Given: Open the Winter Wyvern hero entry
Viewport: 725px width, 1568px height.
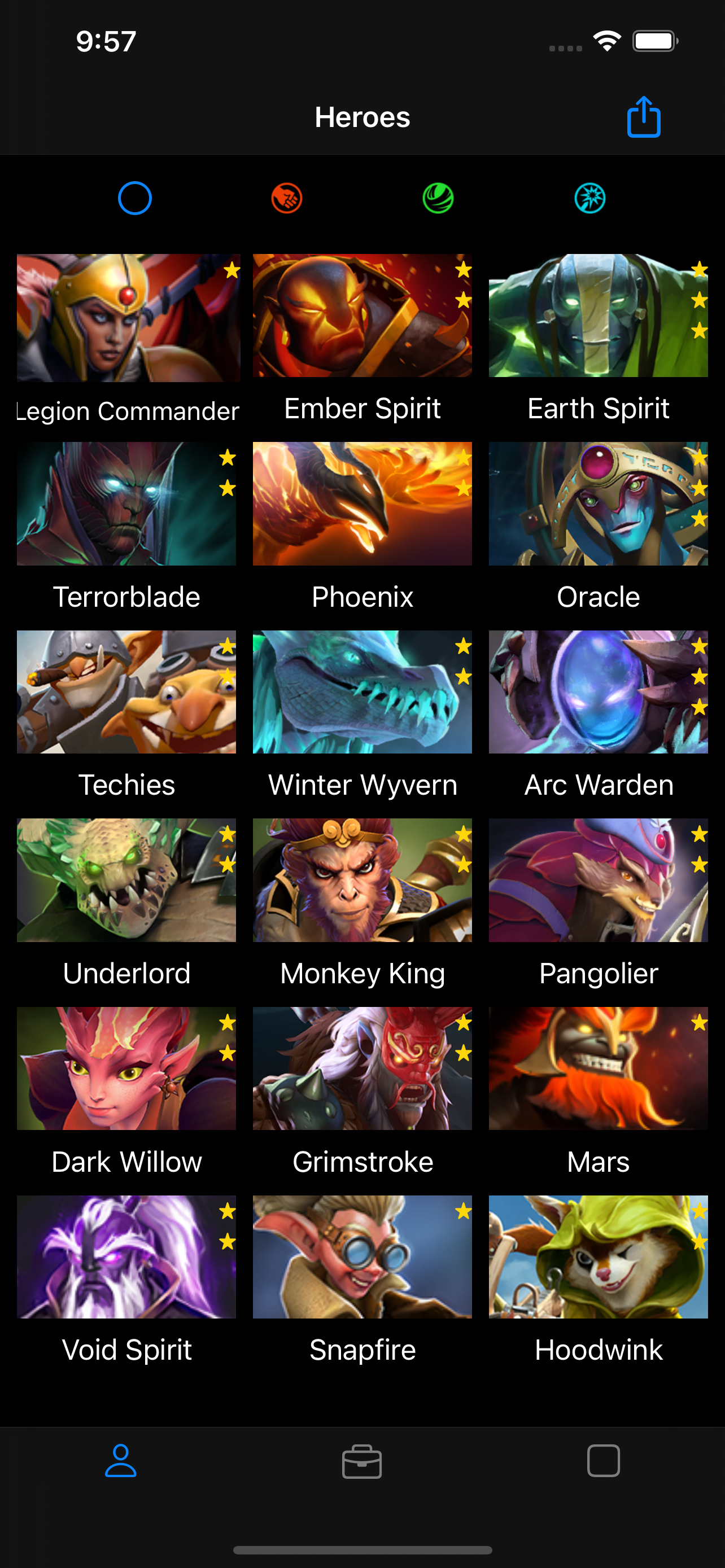Looking at the screenshot, I should click(x=362, y=691).
